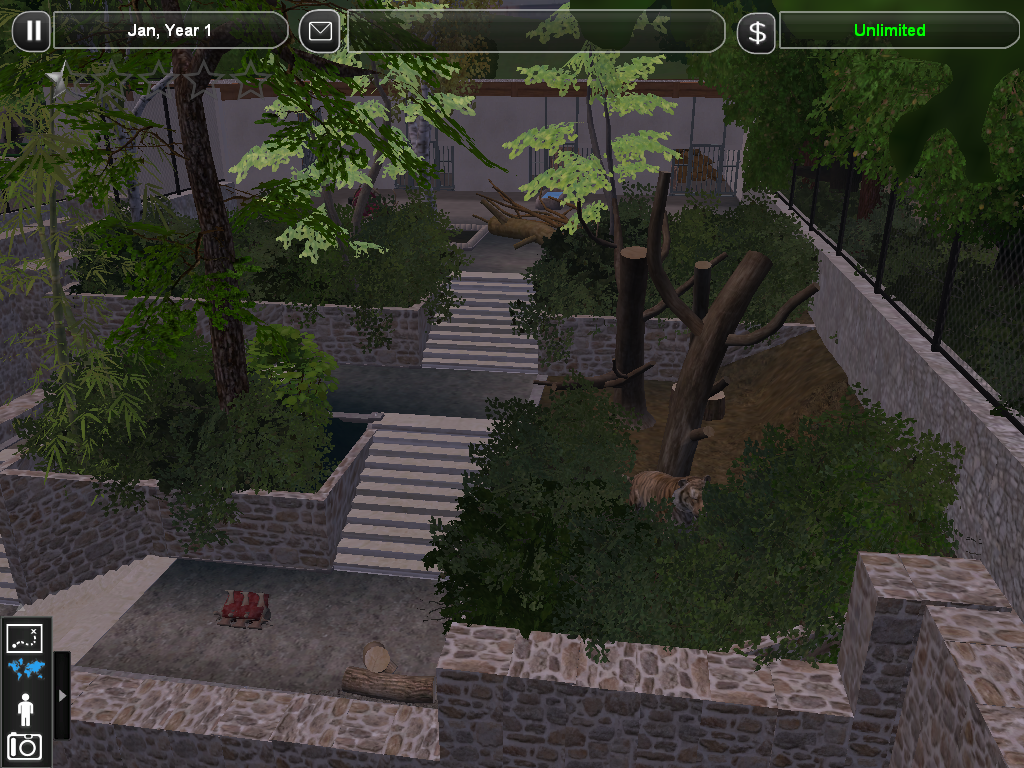This screenshot has height=768, width=1024.
Task: Click the dollar sign finances button
Action: point(757,32)
